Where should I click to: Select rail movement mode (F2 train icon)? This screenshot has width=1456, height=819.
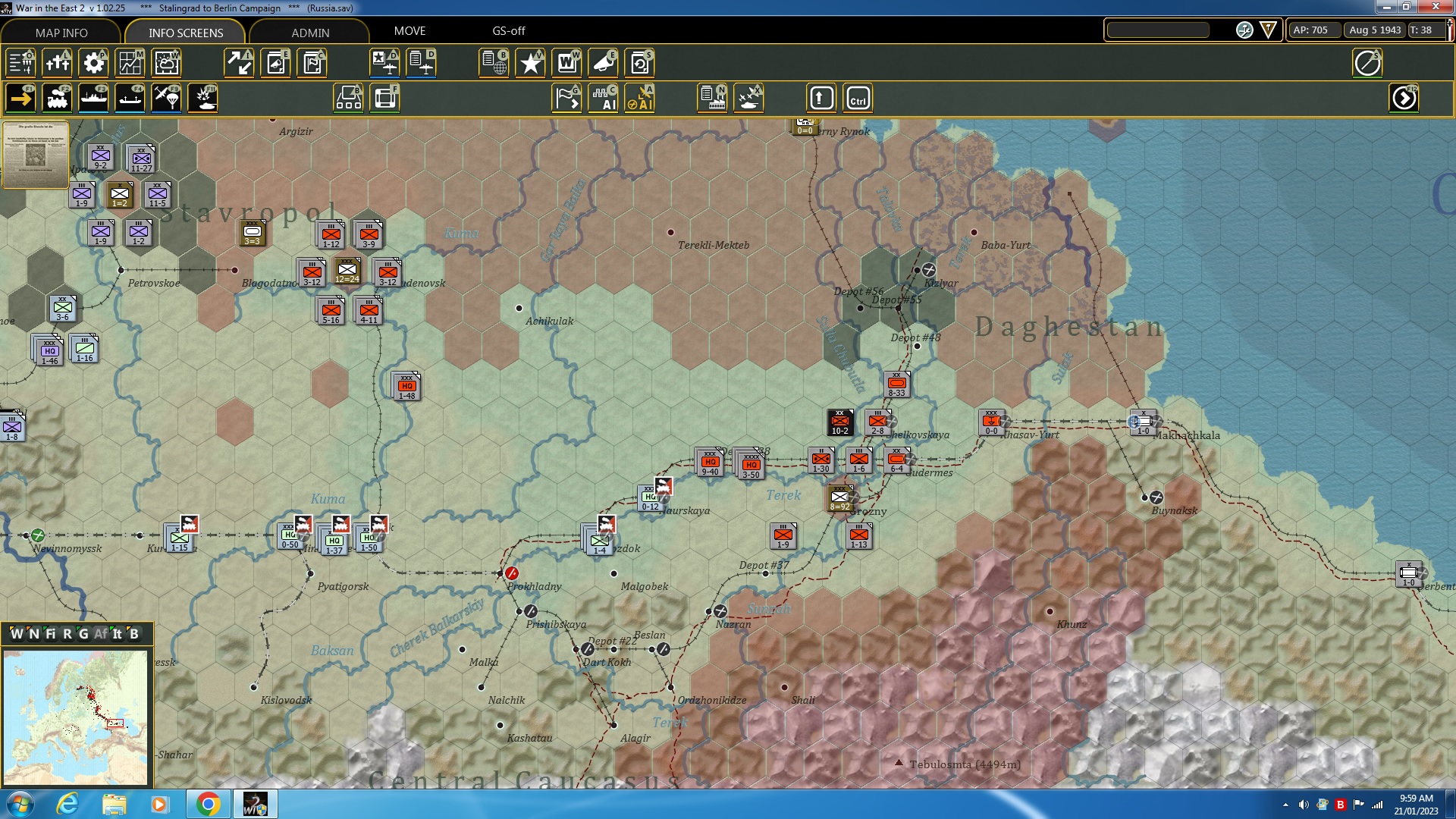pyautogui.click(x=58, y=98)
